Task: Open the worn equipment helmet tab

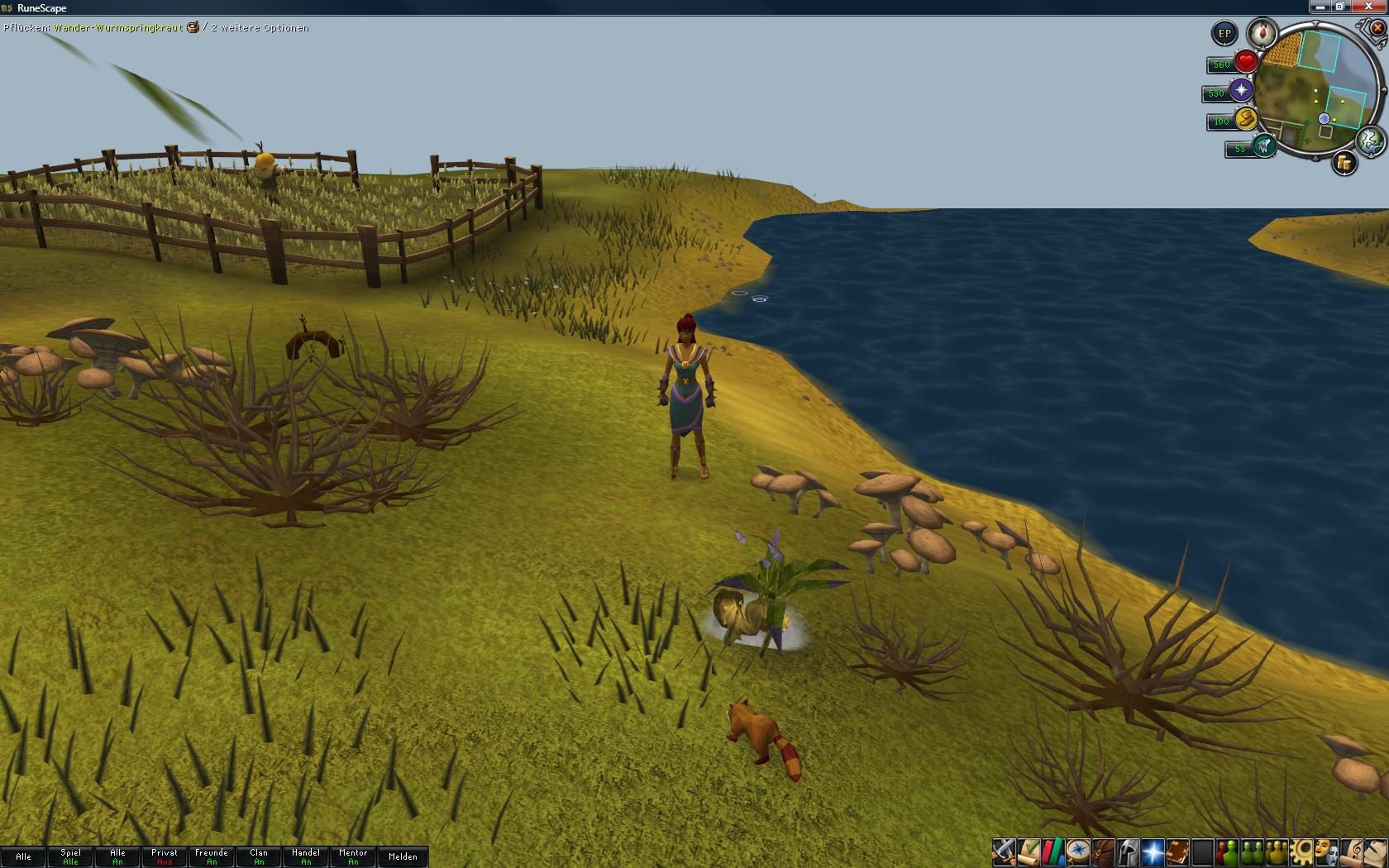Action: pyautogui.click(x=1128, y=851)
